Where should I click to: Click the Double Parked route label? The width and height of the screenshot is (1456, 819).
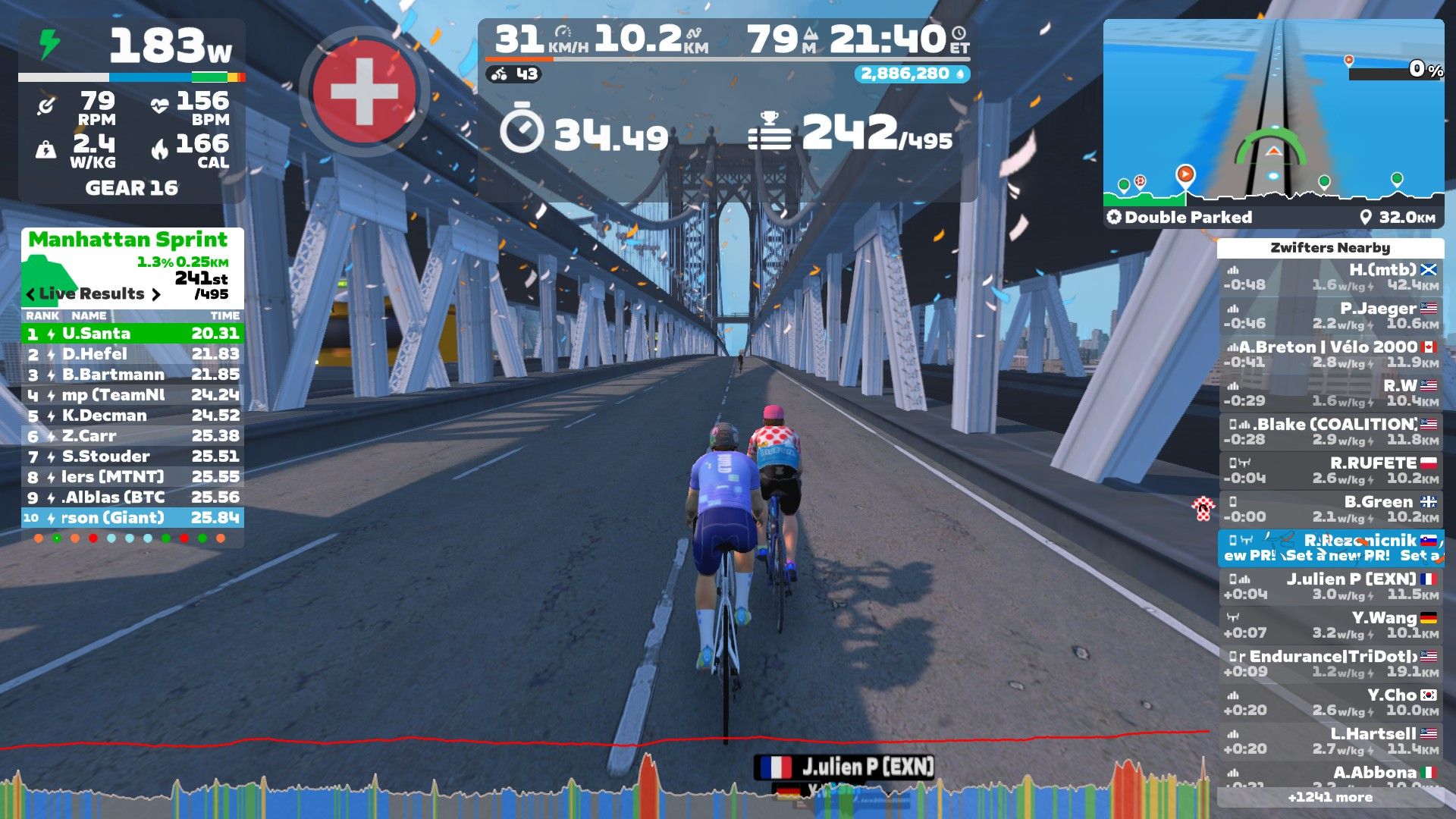[x=1188, y=218]
